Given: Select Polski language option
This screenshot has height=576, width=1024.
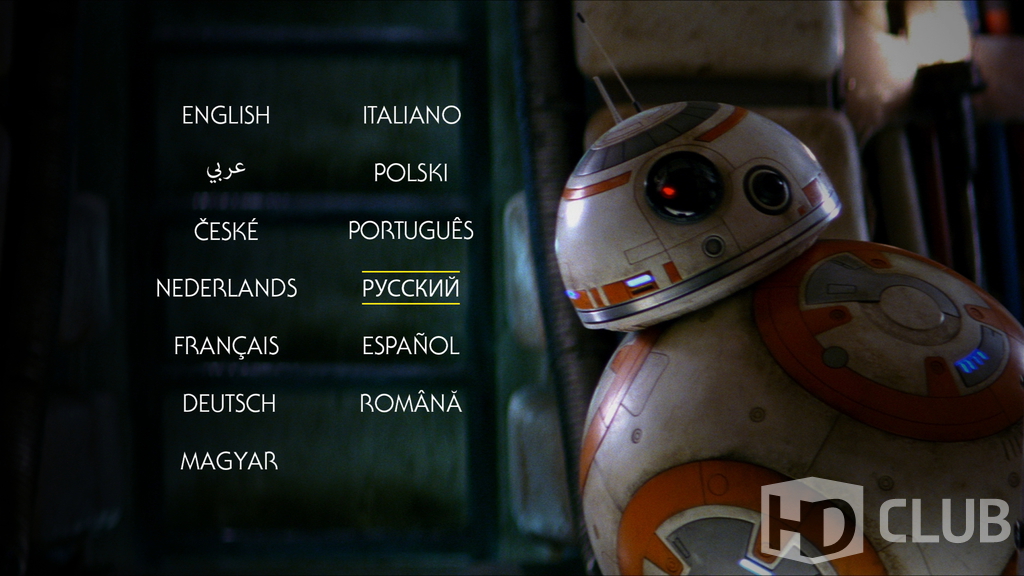Looking at the screenshot, I should [x=411, y=174].
